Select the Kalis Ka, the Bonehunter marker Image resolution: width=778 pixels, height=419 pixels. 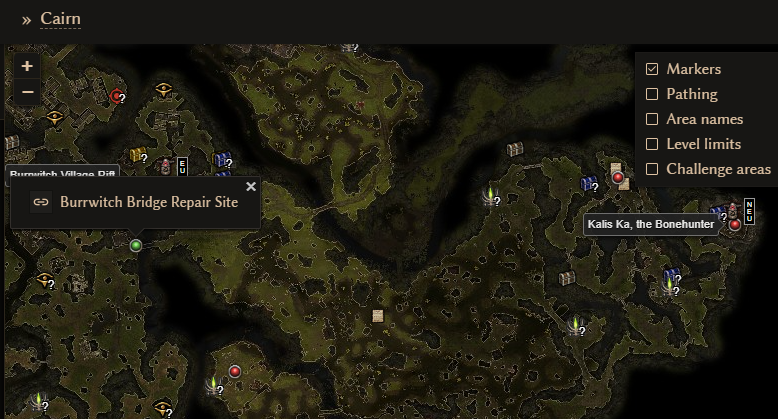[x=735, y=224]
